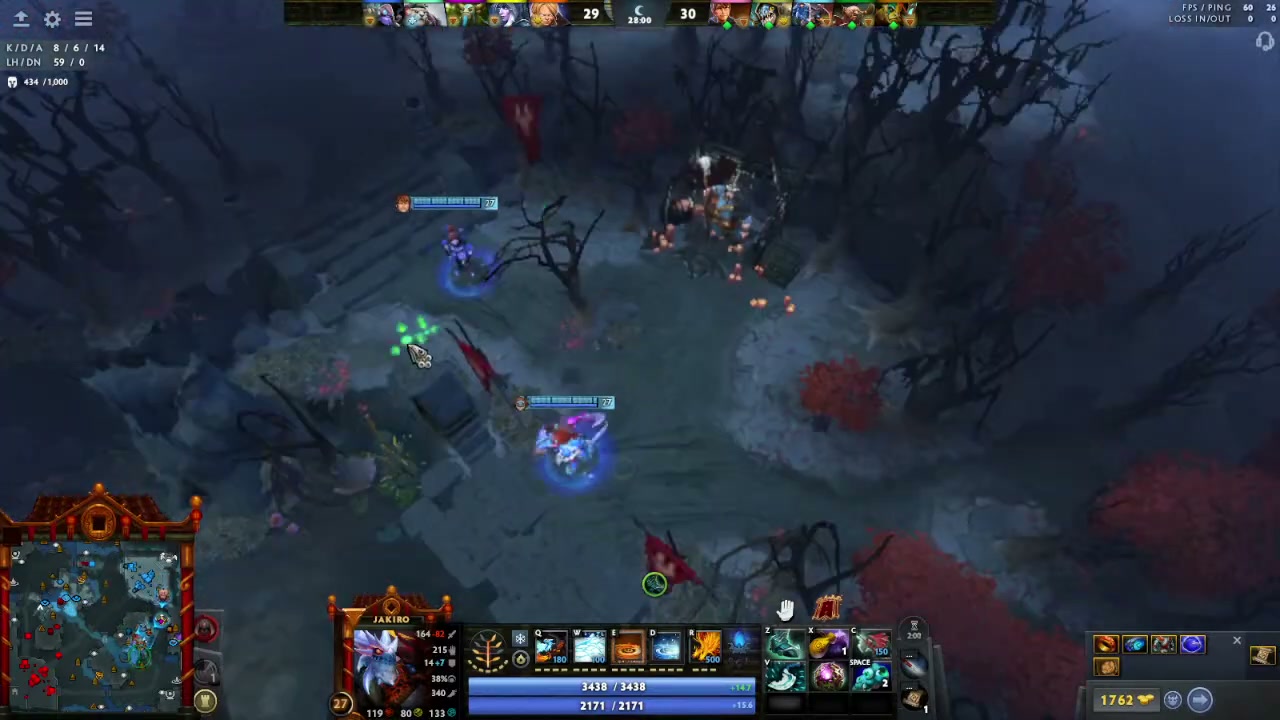Open the quickbuy shop panel expander
The width and height of the screenshot is (1280, 720).
click(1201, 700)
